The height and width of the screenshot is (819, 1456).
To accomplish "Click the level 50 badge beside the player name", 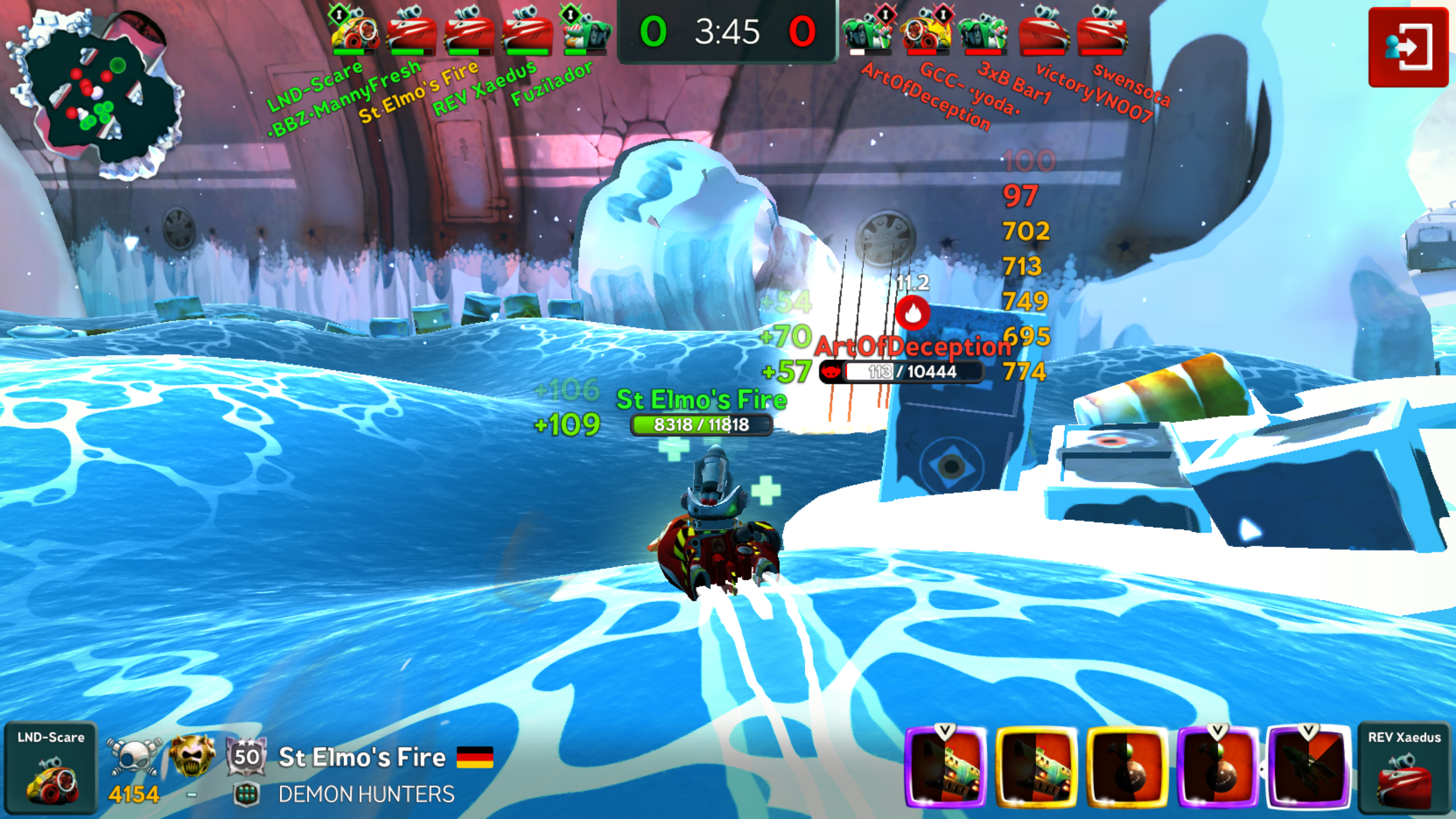I will click(x=246, y=756).
